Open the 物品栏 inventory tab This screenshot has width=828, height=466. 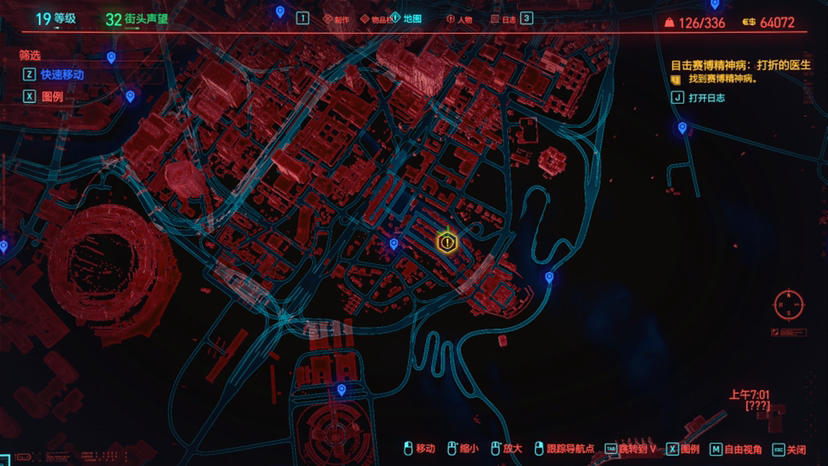377,18
